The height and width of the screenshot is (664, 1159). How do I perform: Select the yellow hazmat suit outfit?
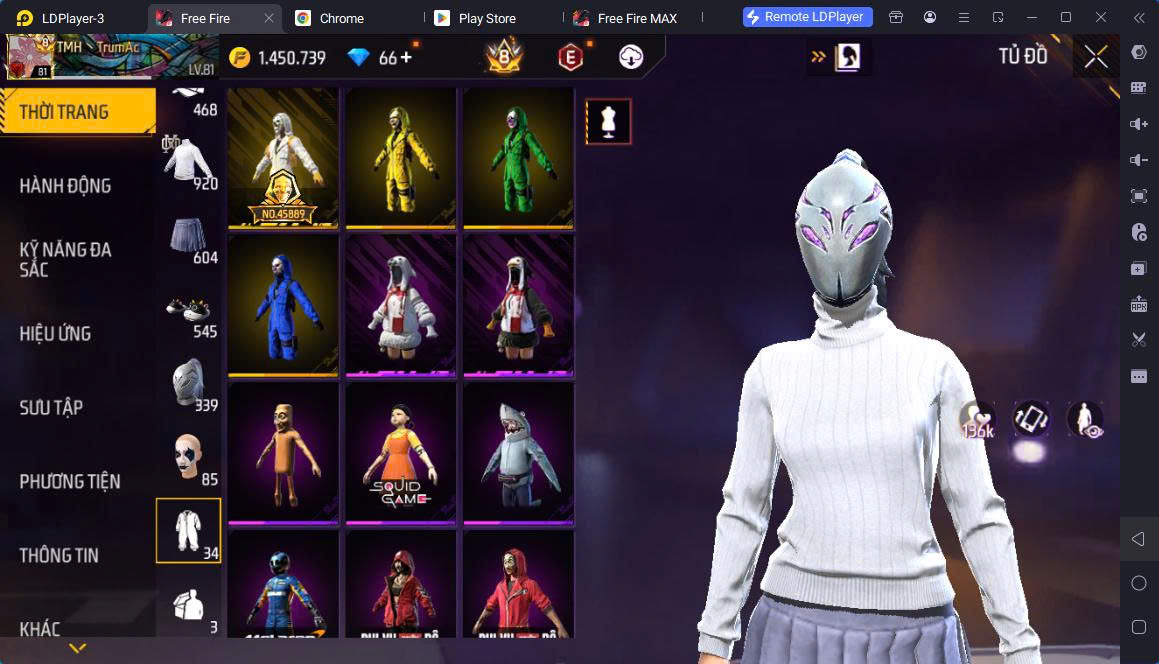[x=400, y=157]
